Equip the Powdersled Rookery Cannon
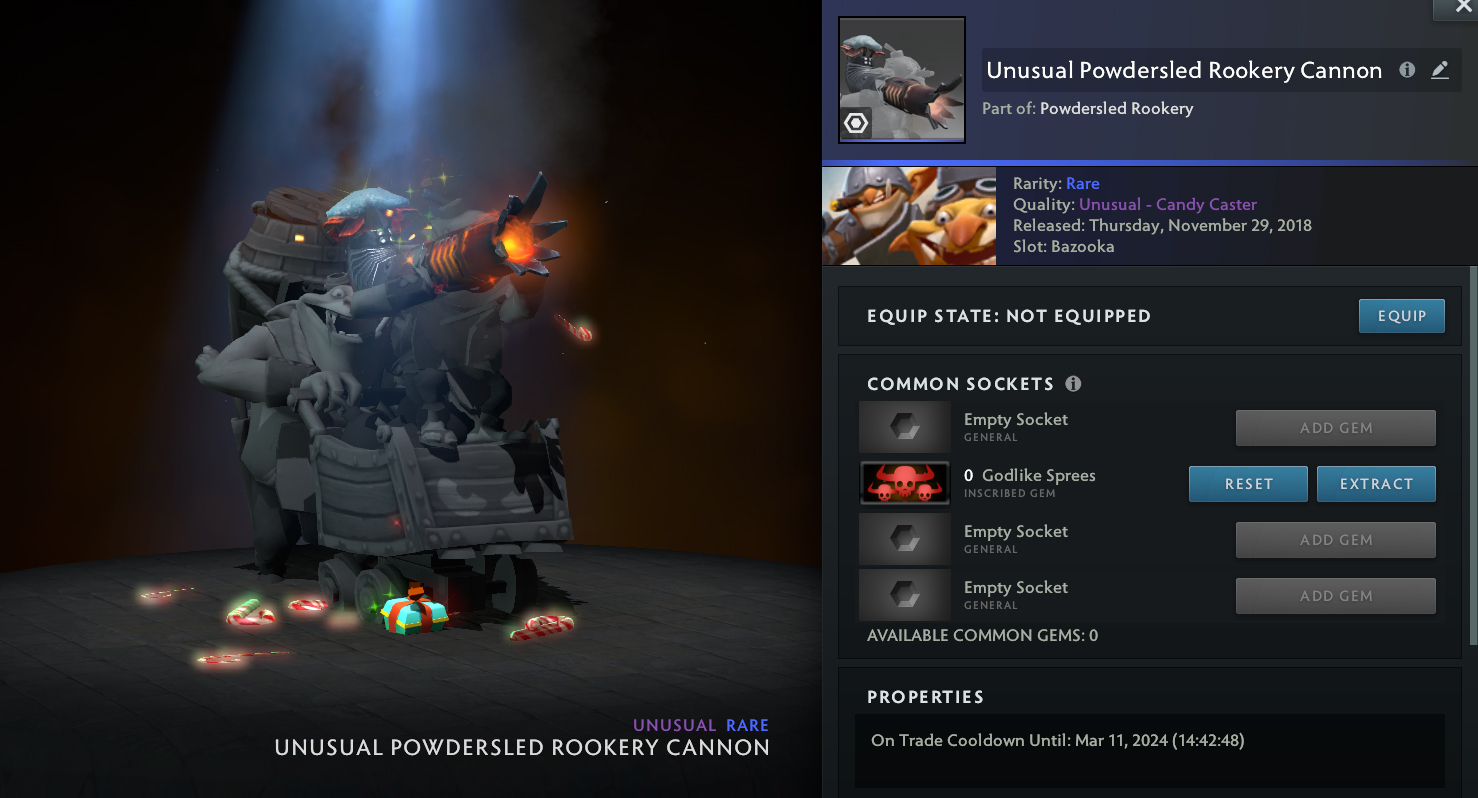 pyautogui.click(x=1401, y=316)
